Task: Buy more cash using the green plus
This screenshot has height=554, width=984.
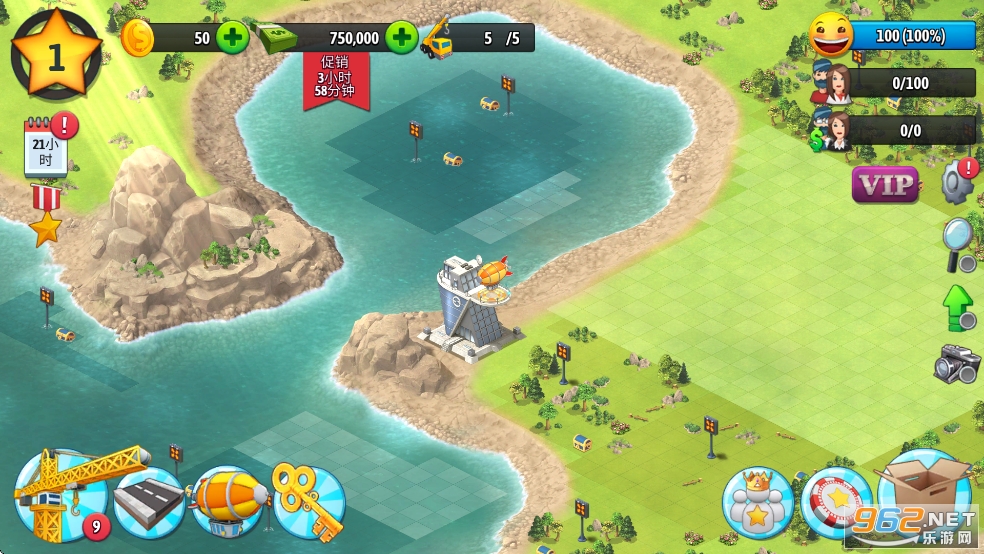Action: click(402, 39)
